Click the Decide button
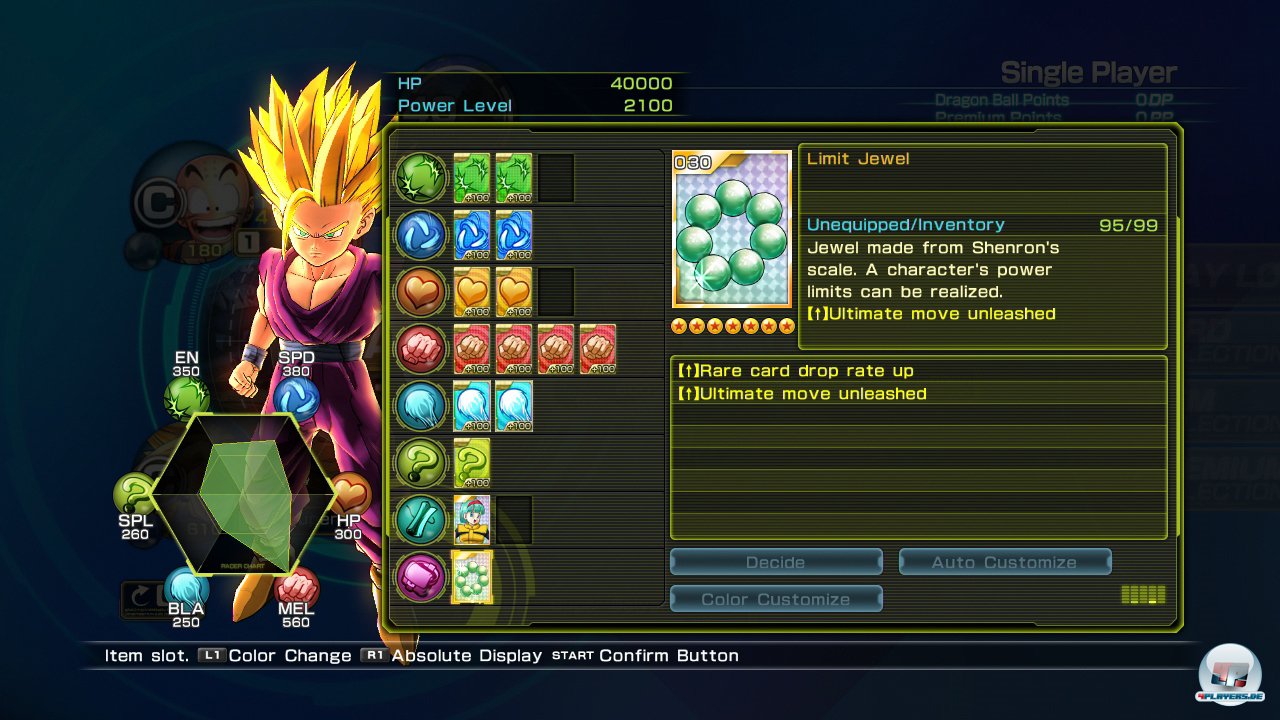The image size is (1280, 720). 775,562
